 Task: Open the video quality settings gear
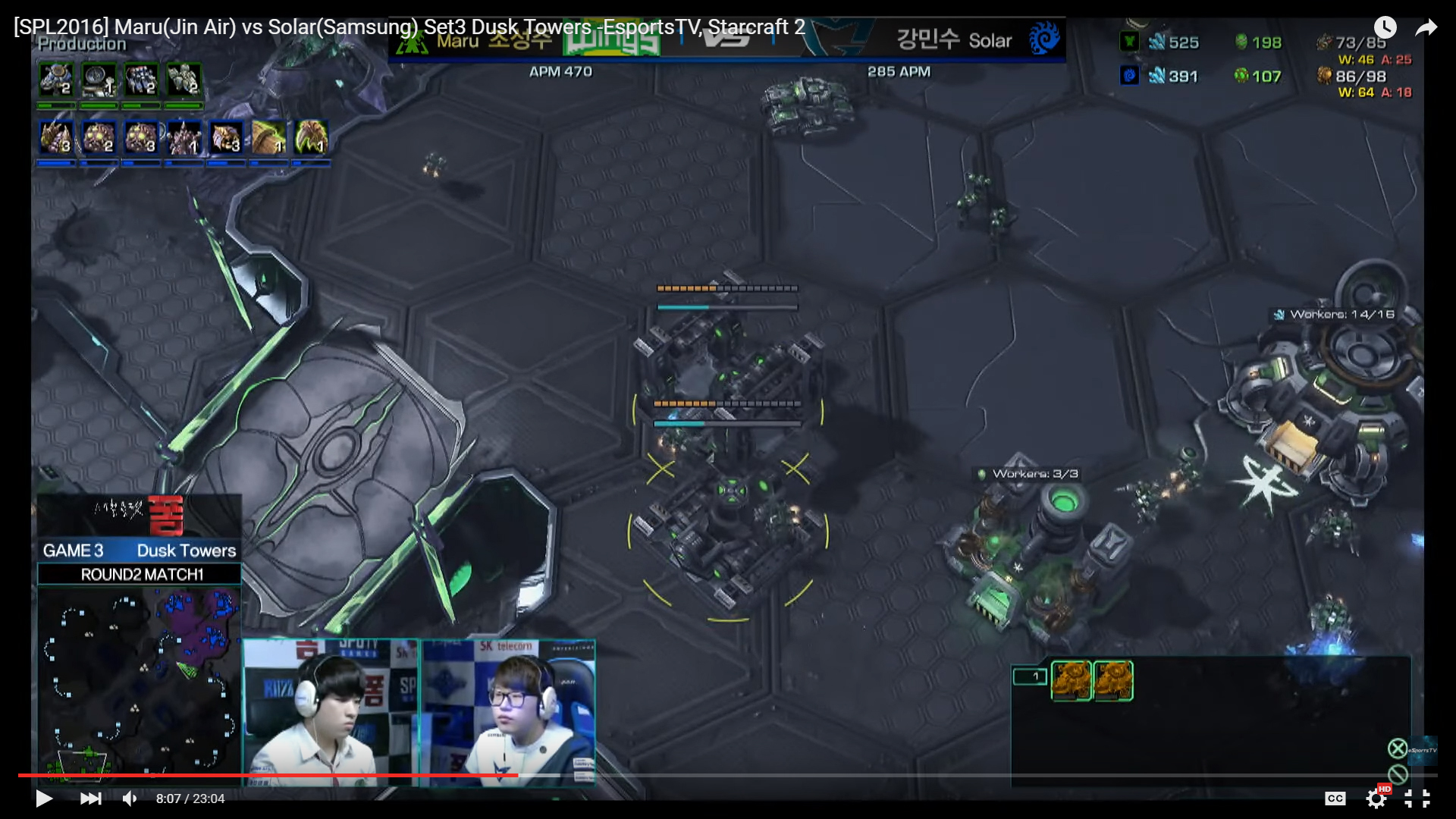click(1376, 799)
